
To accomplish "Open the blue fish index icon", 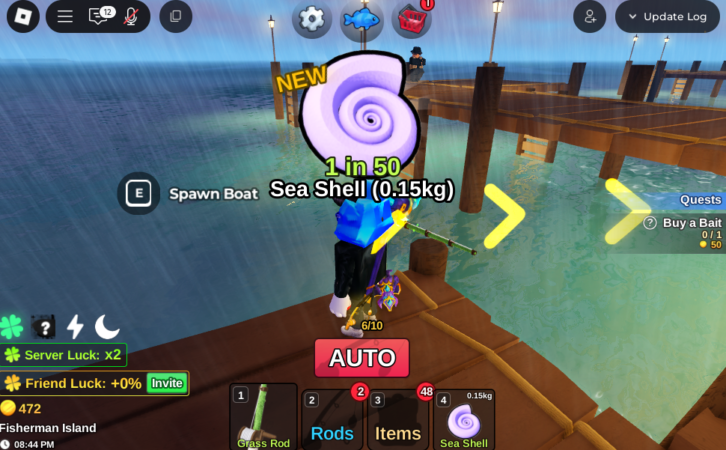I will tap(361, 19).
